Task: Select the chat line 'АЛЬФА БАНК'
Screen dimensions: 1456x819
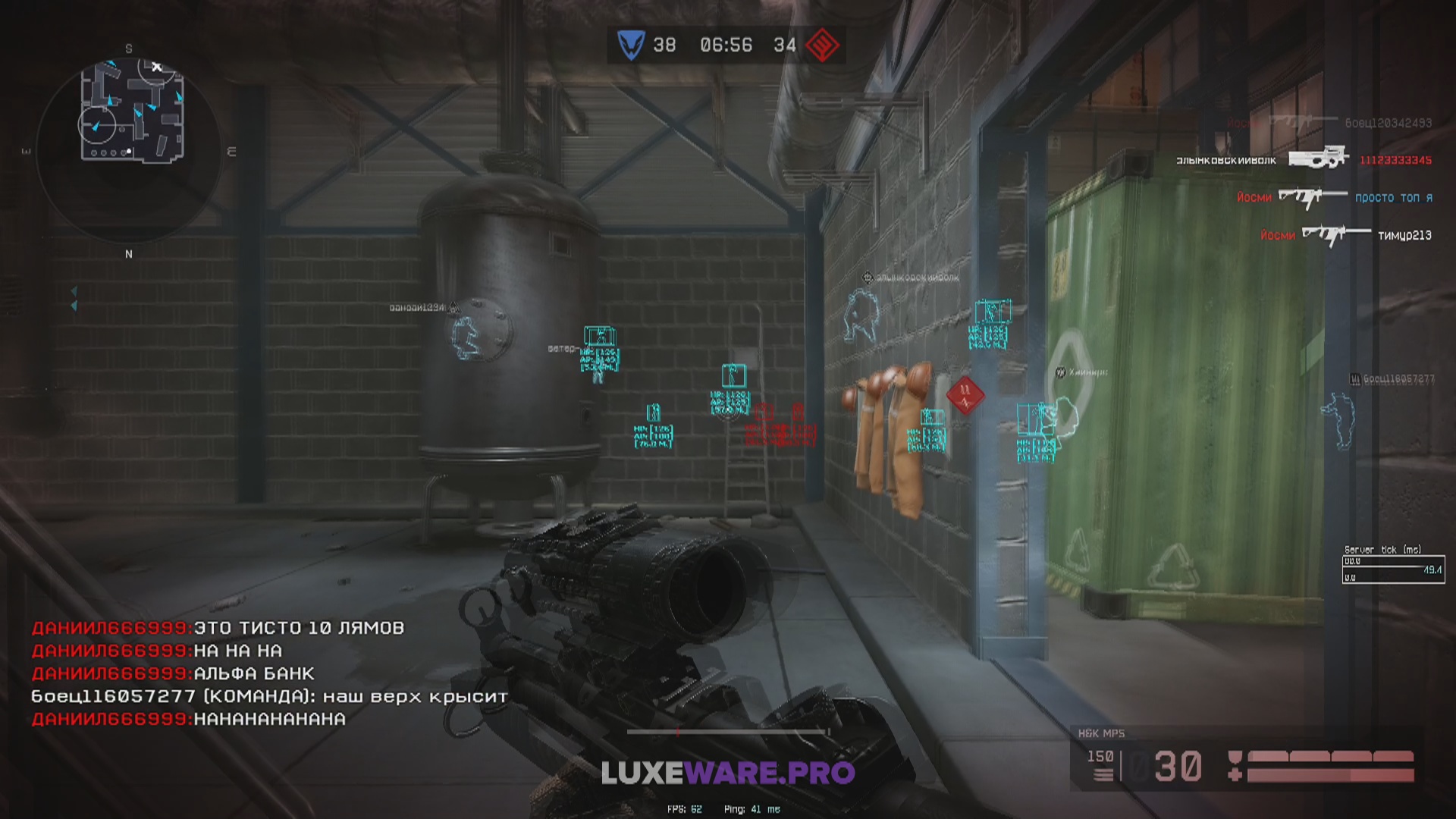Action: (x=173, y=673)
